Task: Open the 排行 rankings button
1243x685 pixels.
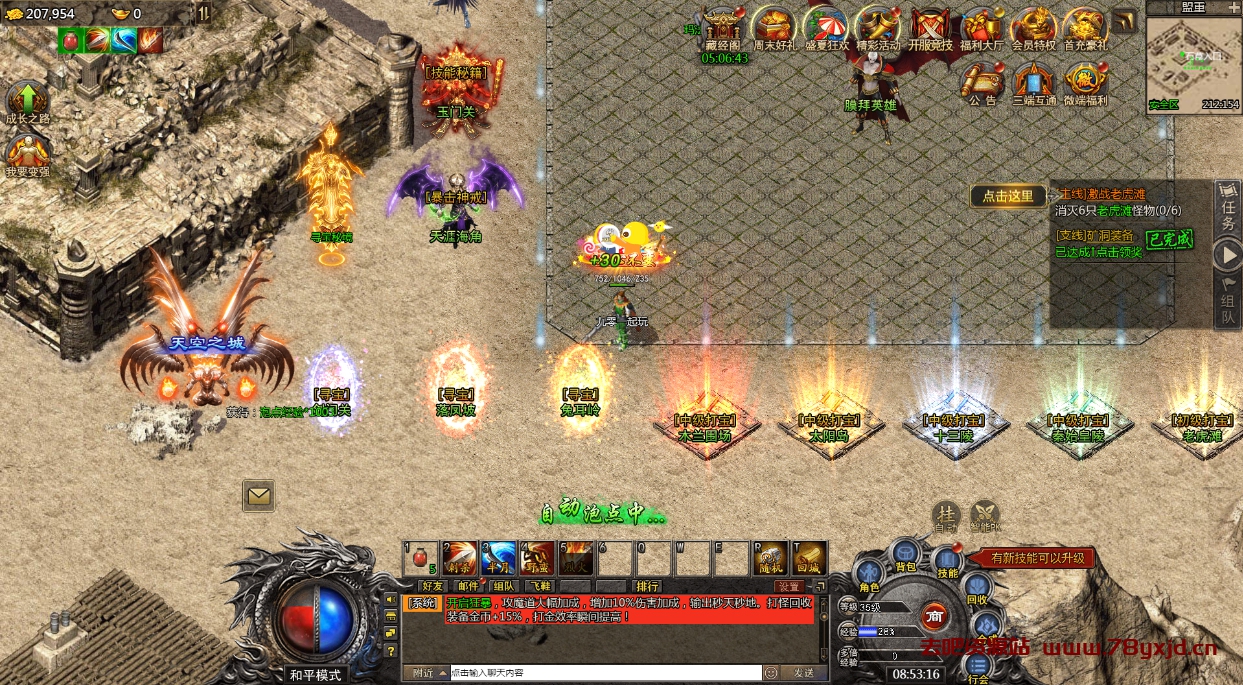Action: [x=648, y=586]
